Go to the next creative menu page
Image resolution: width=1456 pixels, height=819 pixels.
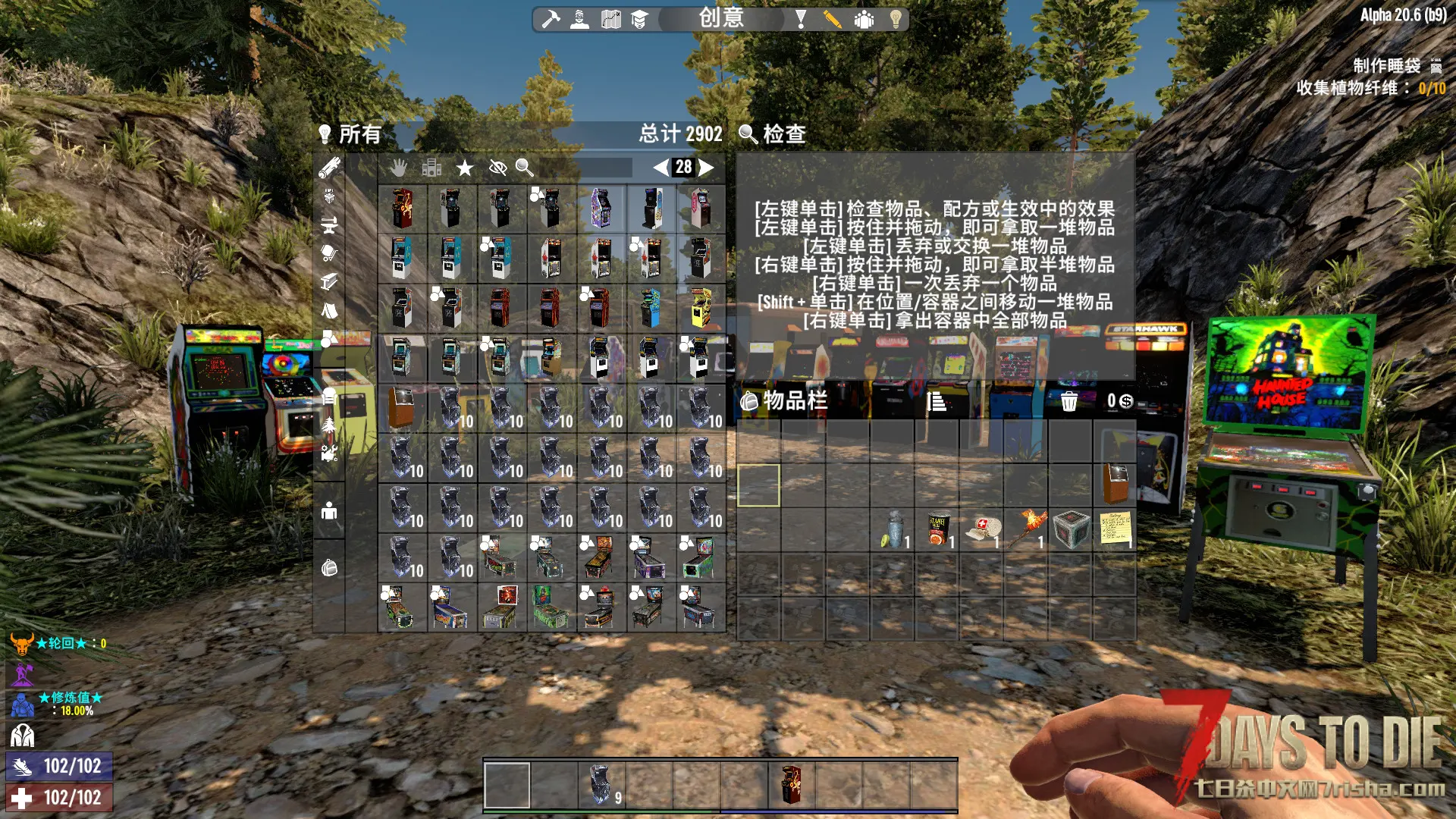(x=707, y=168)
